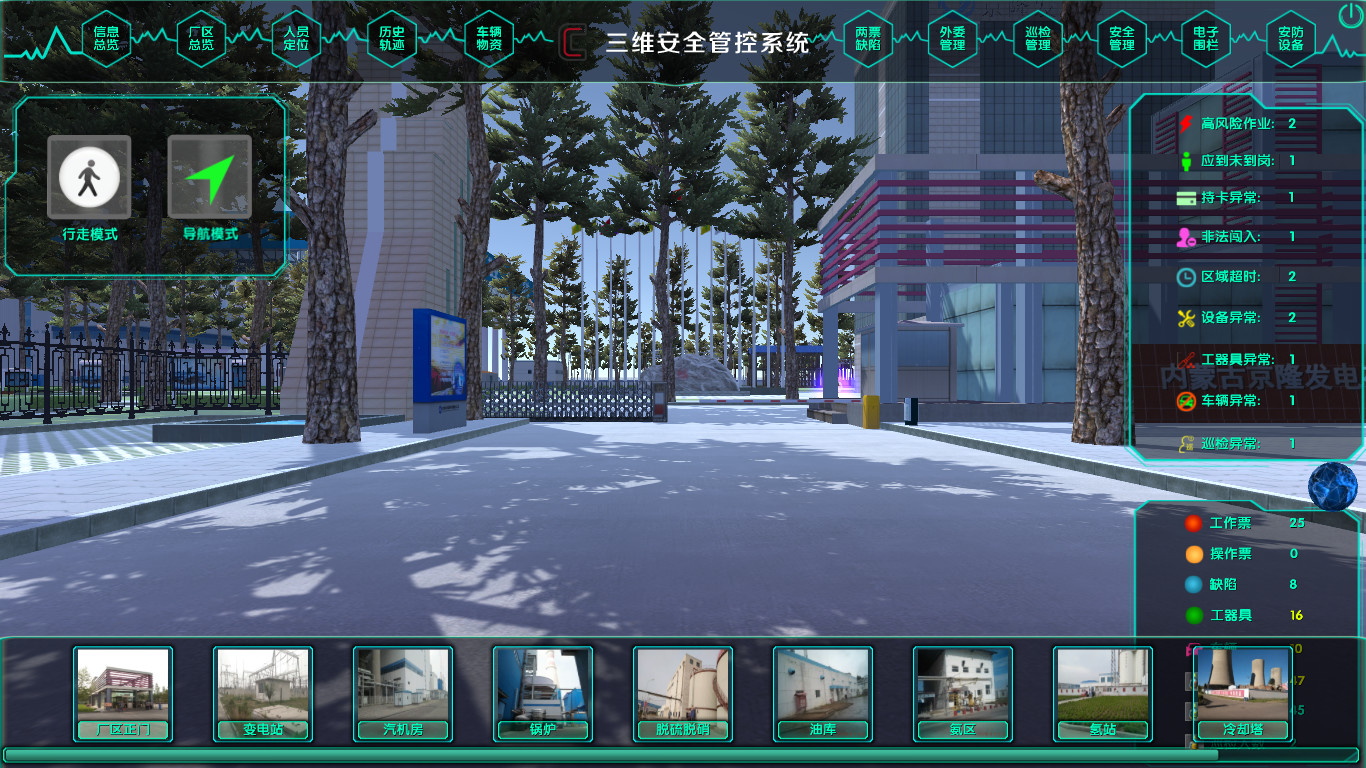The image size is (1366, 768).
Task: Choose the 锅炉 boiler thumbnail
Action: click(x=543, y=693)
